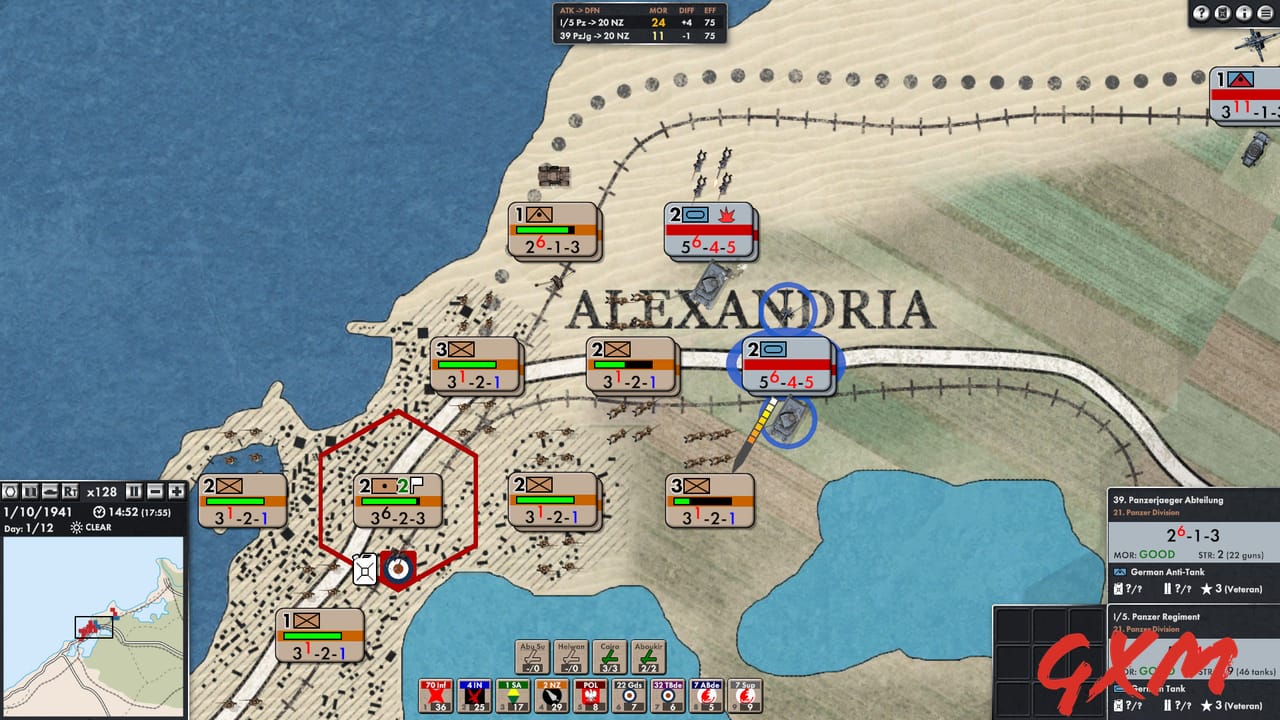Image resolution: width=1280 pixels, height=720 pixels.
Task: Toggle the 70 Inf formation counter
Action: click(435, 694)
